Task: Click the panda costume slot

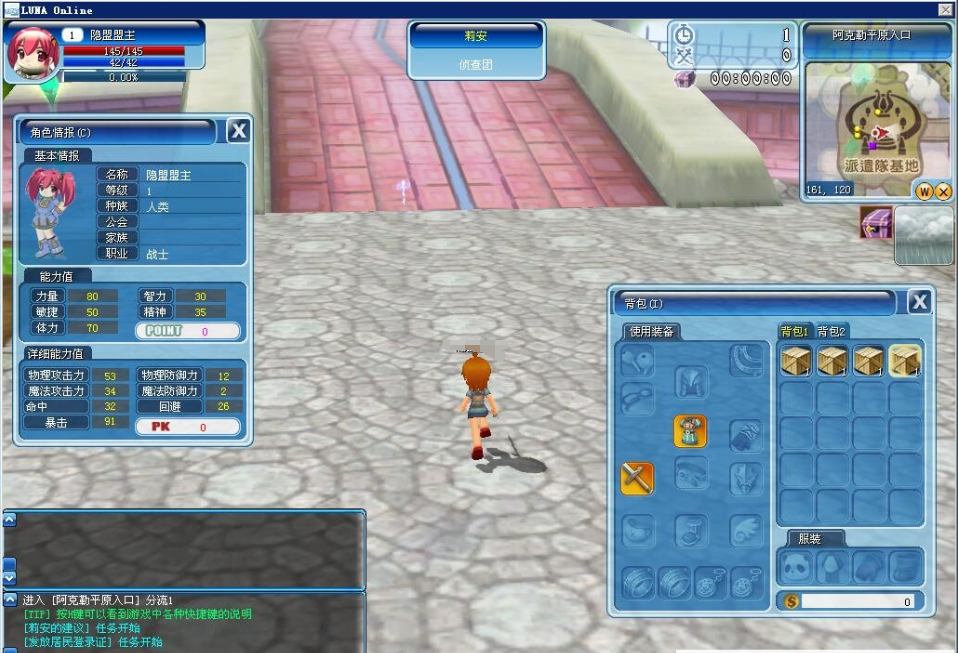Action: point(797,566)
